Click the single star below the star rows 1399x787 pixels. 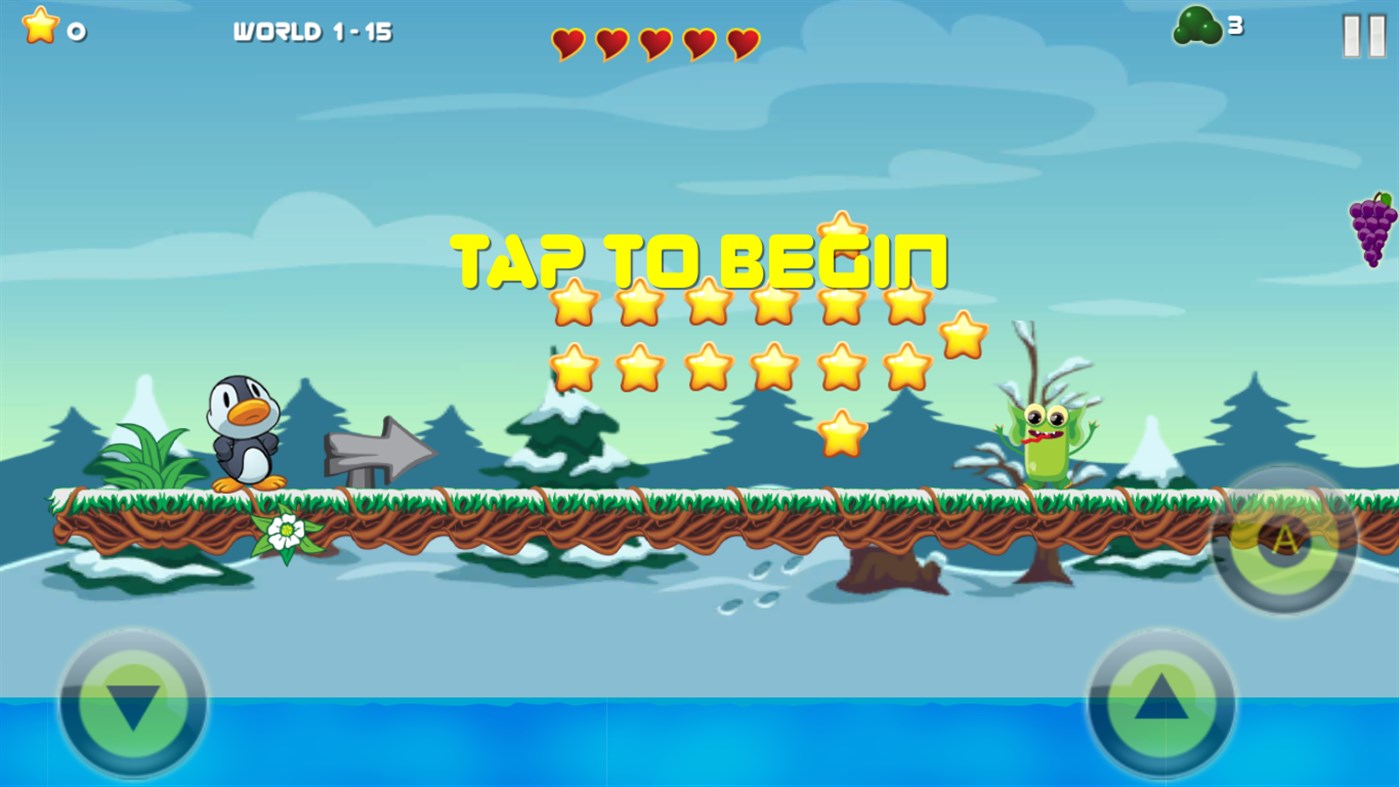tap(840, 433)
